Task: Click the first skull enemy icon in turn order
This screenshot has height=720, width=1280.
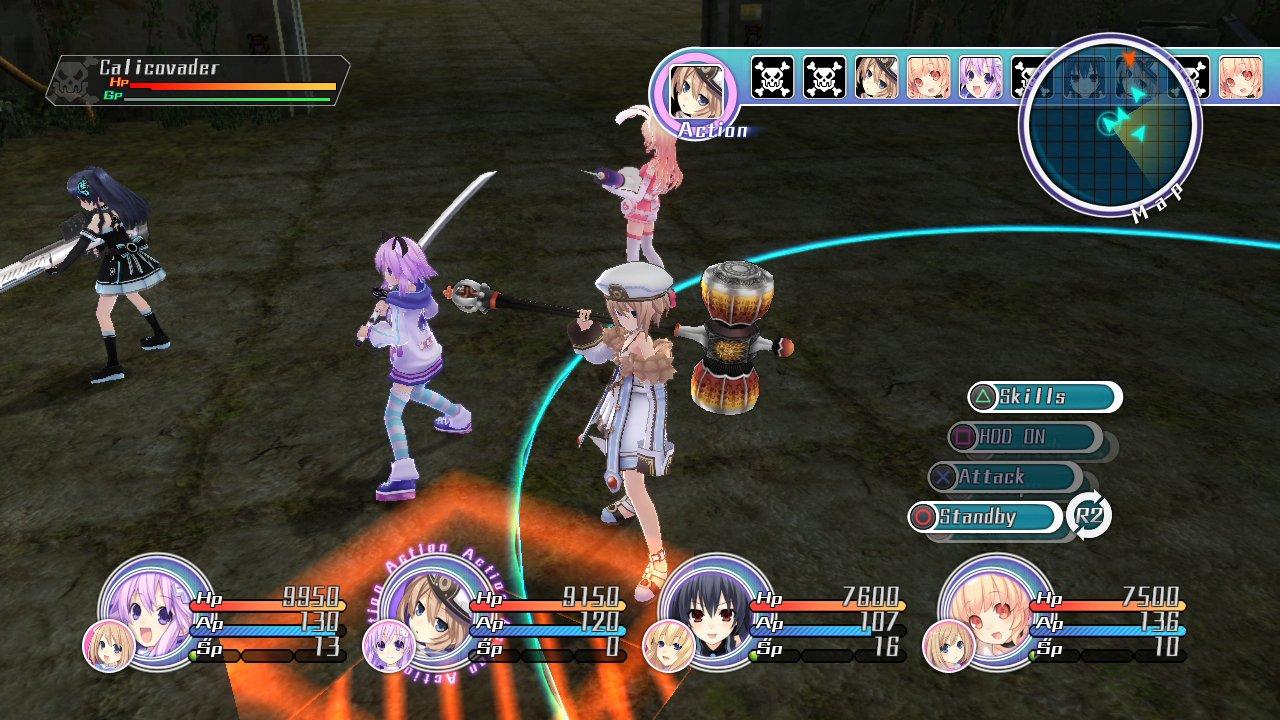Action: [x=771, y=78]
